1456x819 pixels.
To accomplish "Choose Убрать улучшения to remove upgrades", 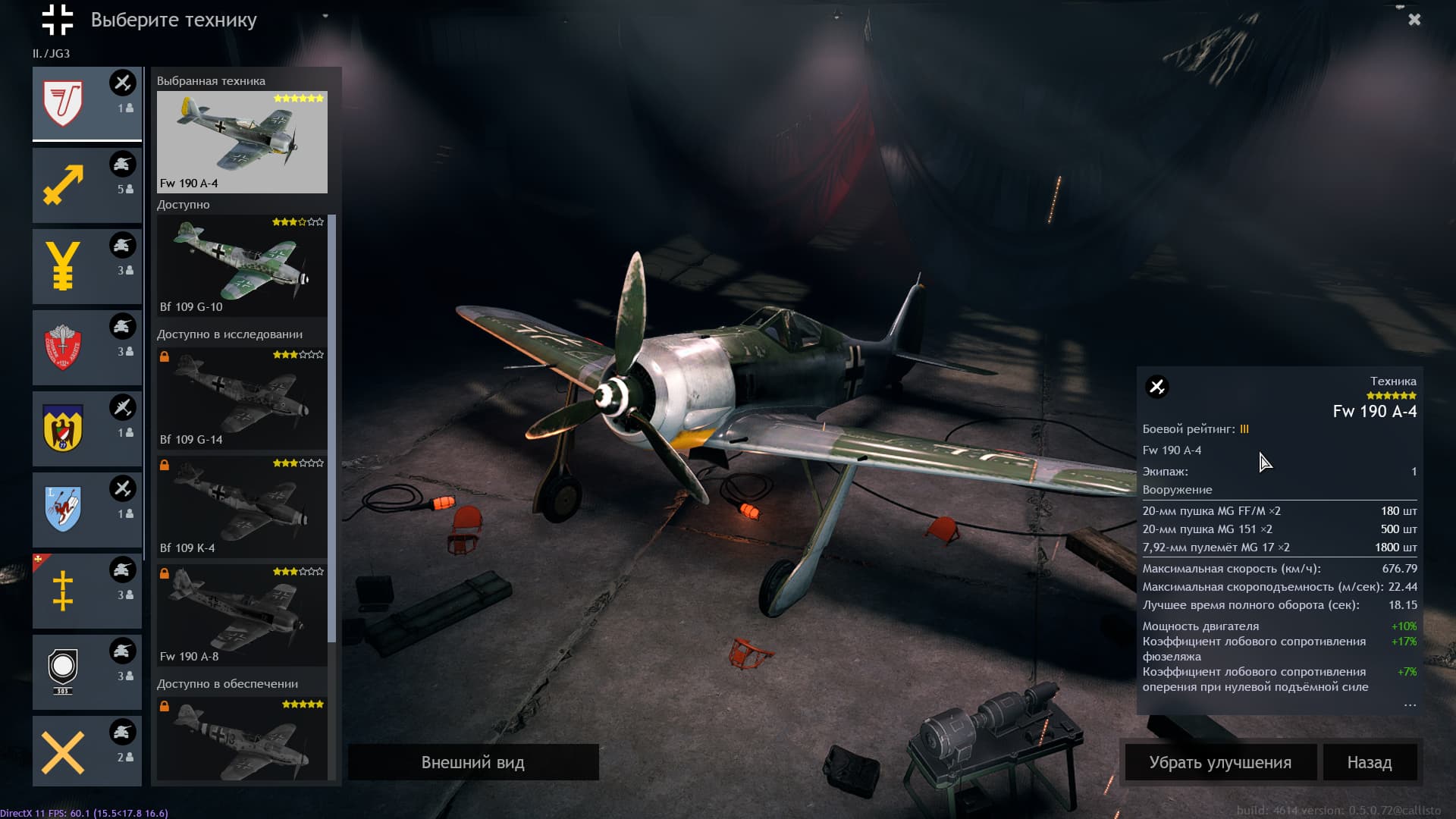I will [1219, 762].
